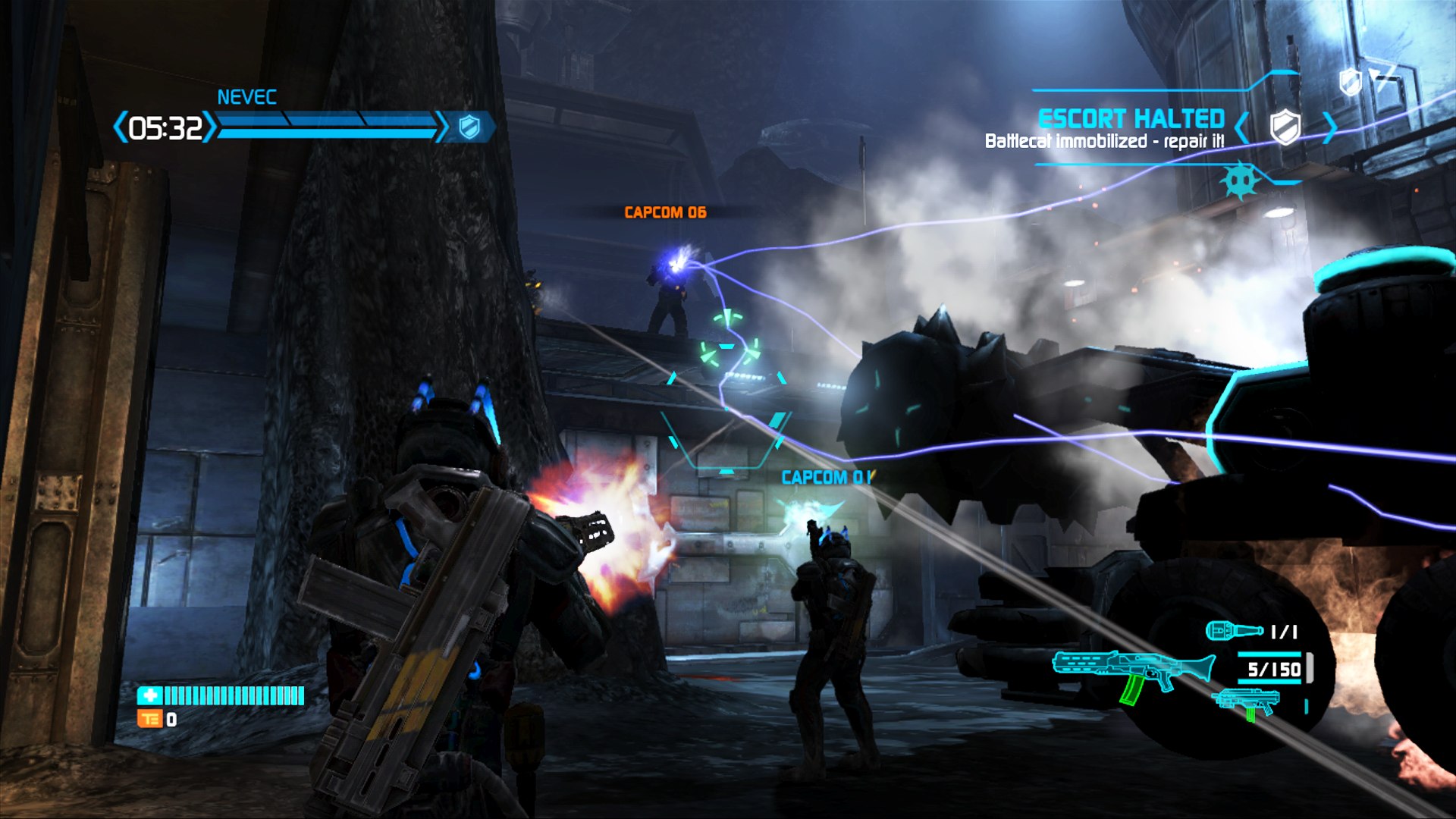
Task: Click the TE thermal energy emblem near the health bar
Action: pyautogui.click(x=149, y=719)
